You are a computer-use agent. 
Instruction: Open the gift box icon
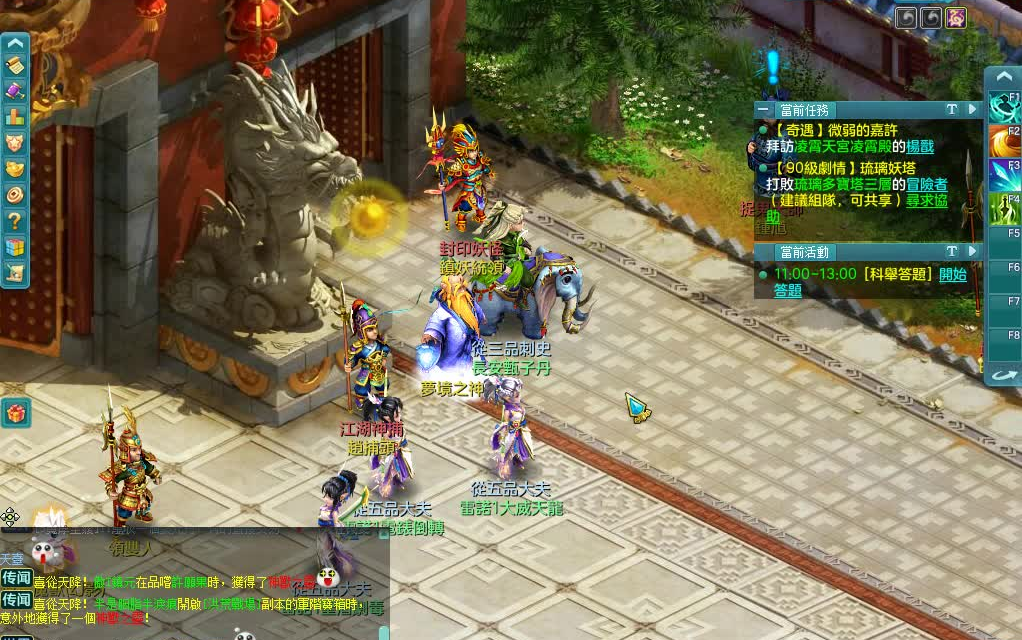click(15, 412)
